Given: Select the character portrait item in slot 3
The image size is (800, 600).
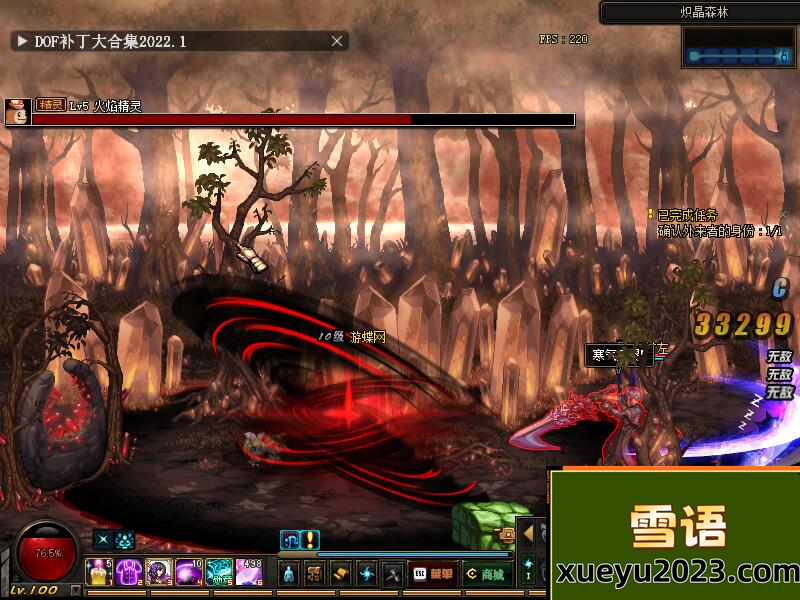Looking at the screenshot, I should (x=158, y=572).
